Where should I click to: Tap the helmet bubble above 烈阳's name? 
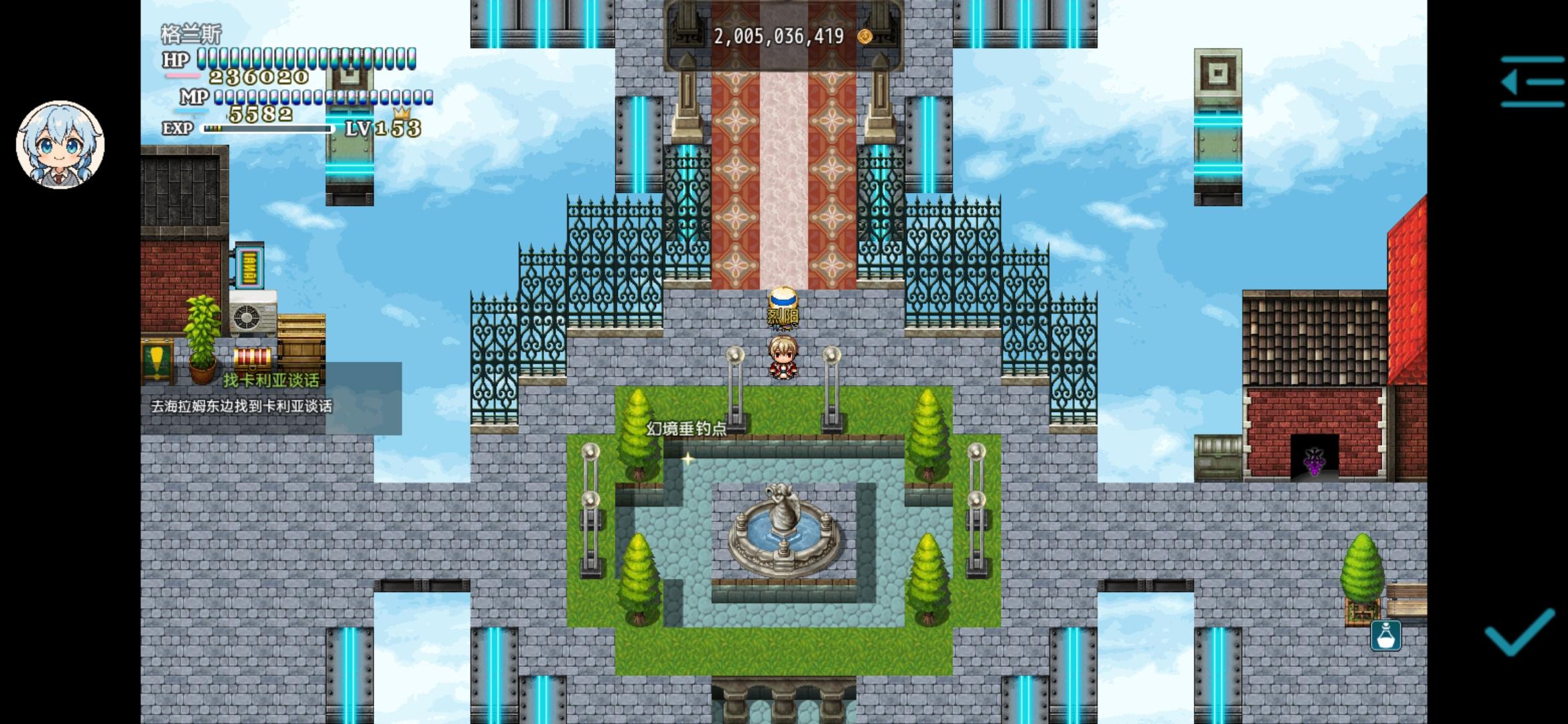[x=782, y=297]
